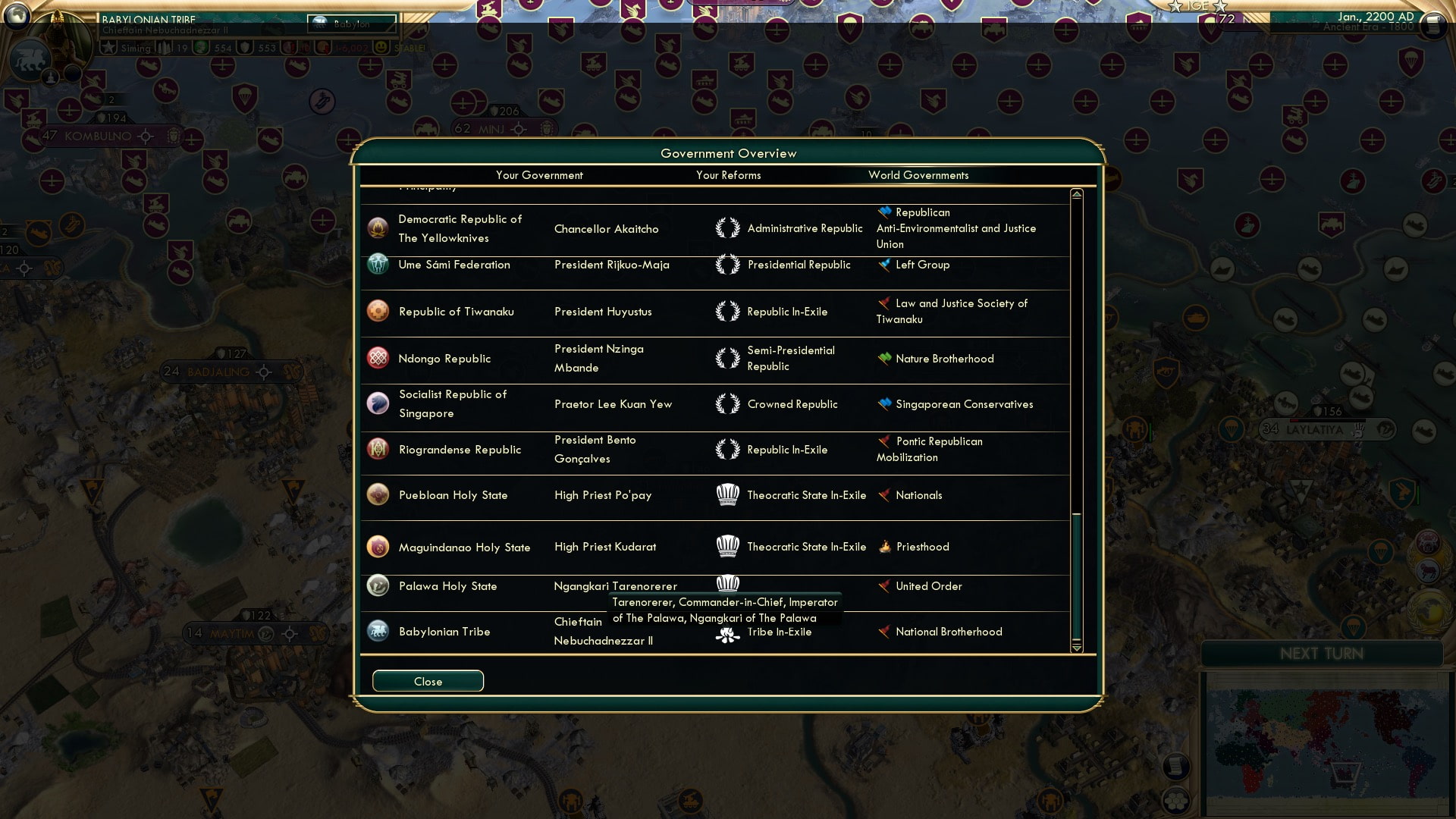
Task: Select the Ndongo Republic emblem icon
Action: click(379, 358)
